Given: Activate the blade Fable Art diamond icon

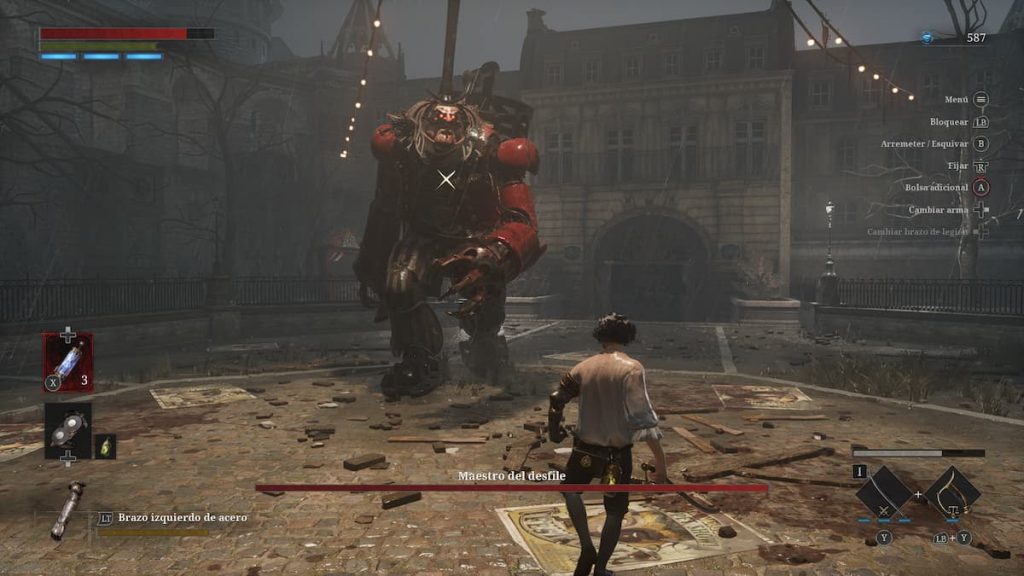Looking at the screenshot, I should (x=884, y=493).
